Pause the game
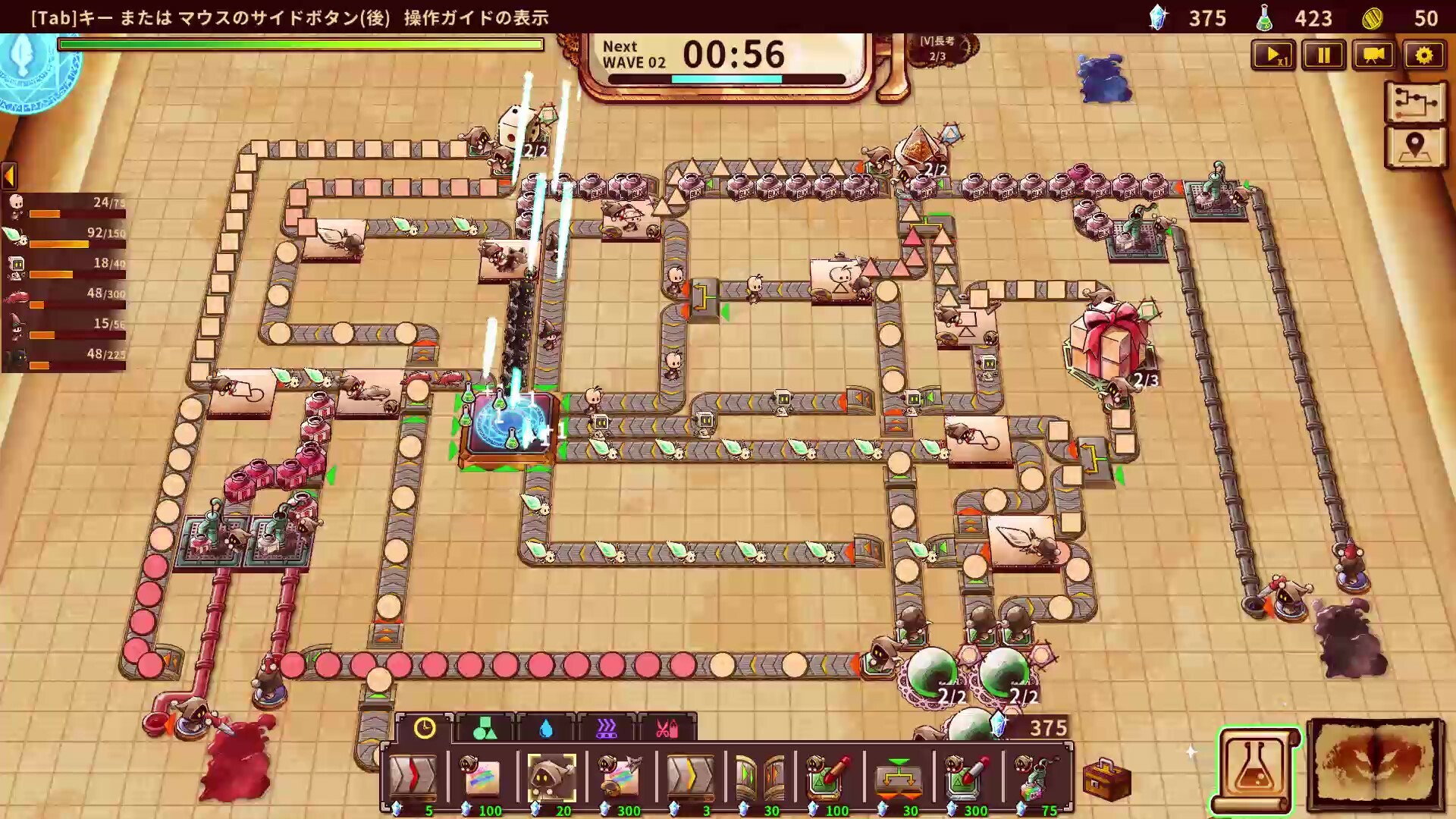 [x=1323, y=55]
